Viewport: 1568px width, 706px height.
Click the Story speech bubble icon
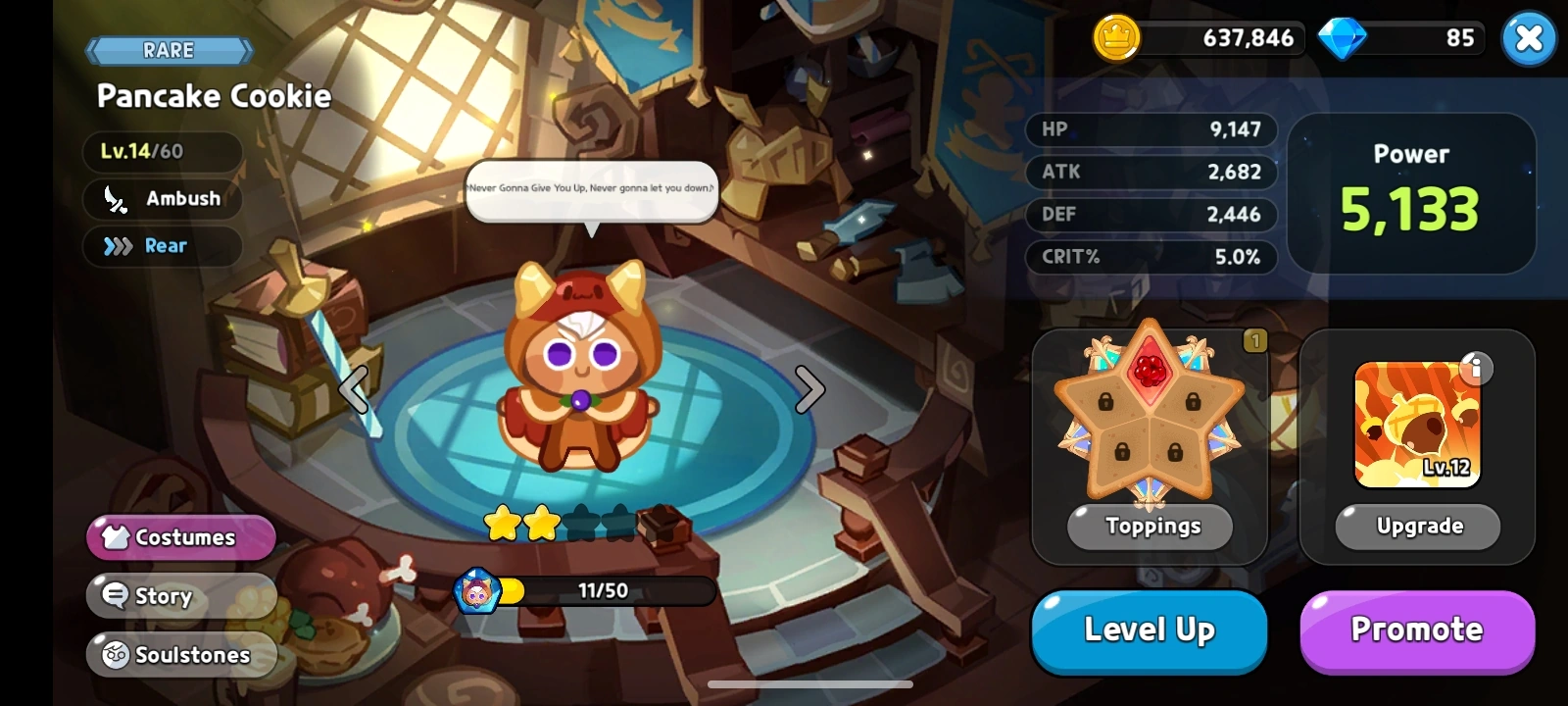[116, 595]
